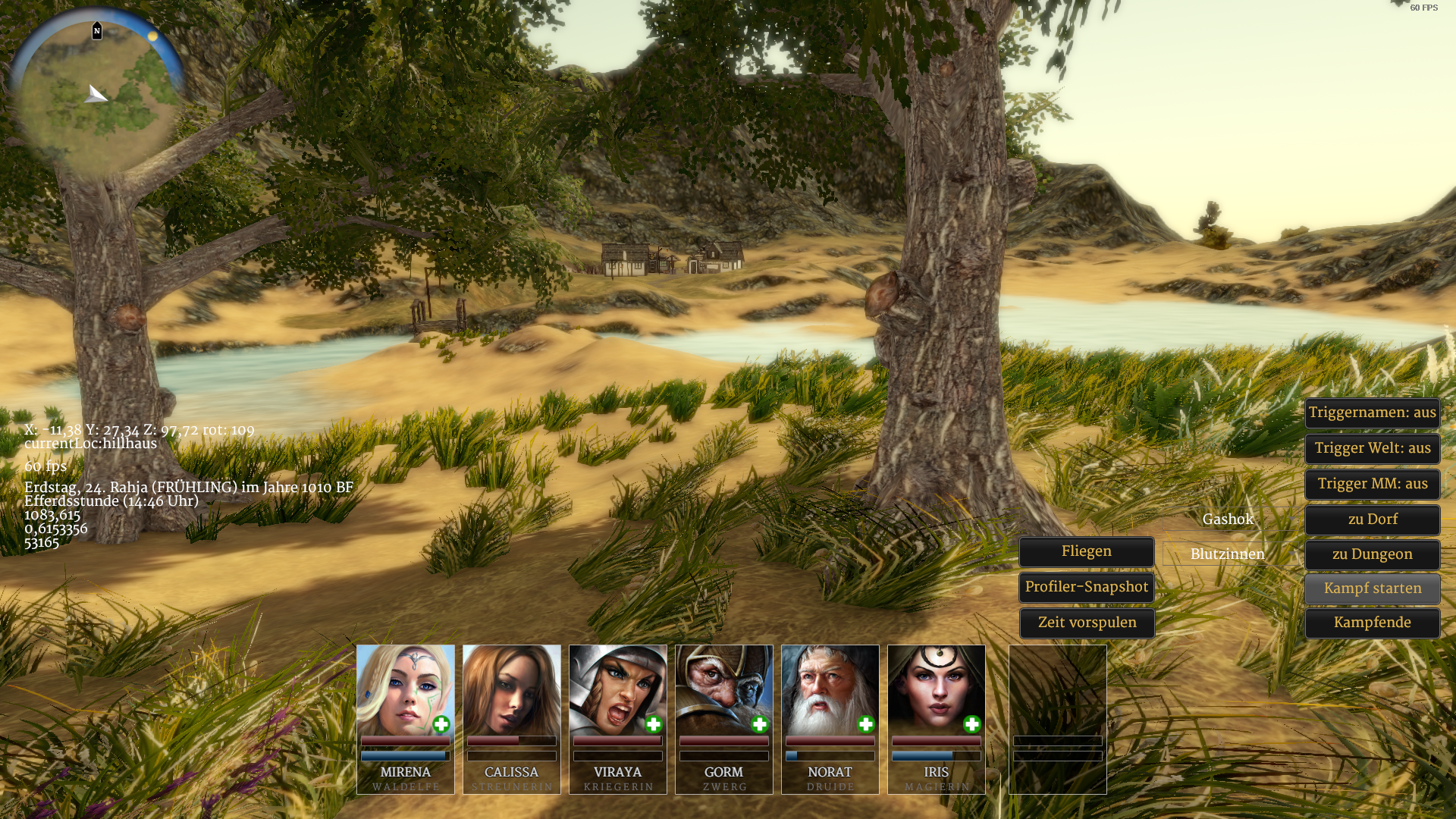This screenshot has width=1456, height=819.
Task: Activate the Fliegen fly mode button
Action: pos(1086,552)
